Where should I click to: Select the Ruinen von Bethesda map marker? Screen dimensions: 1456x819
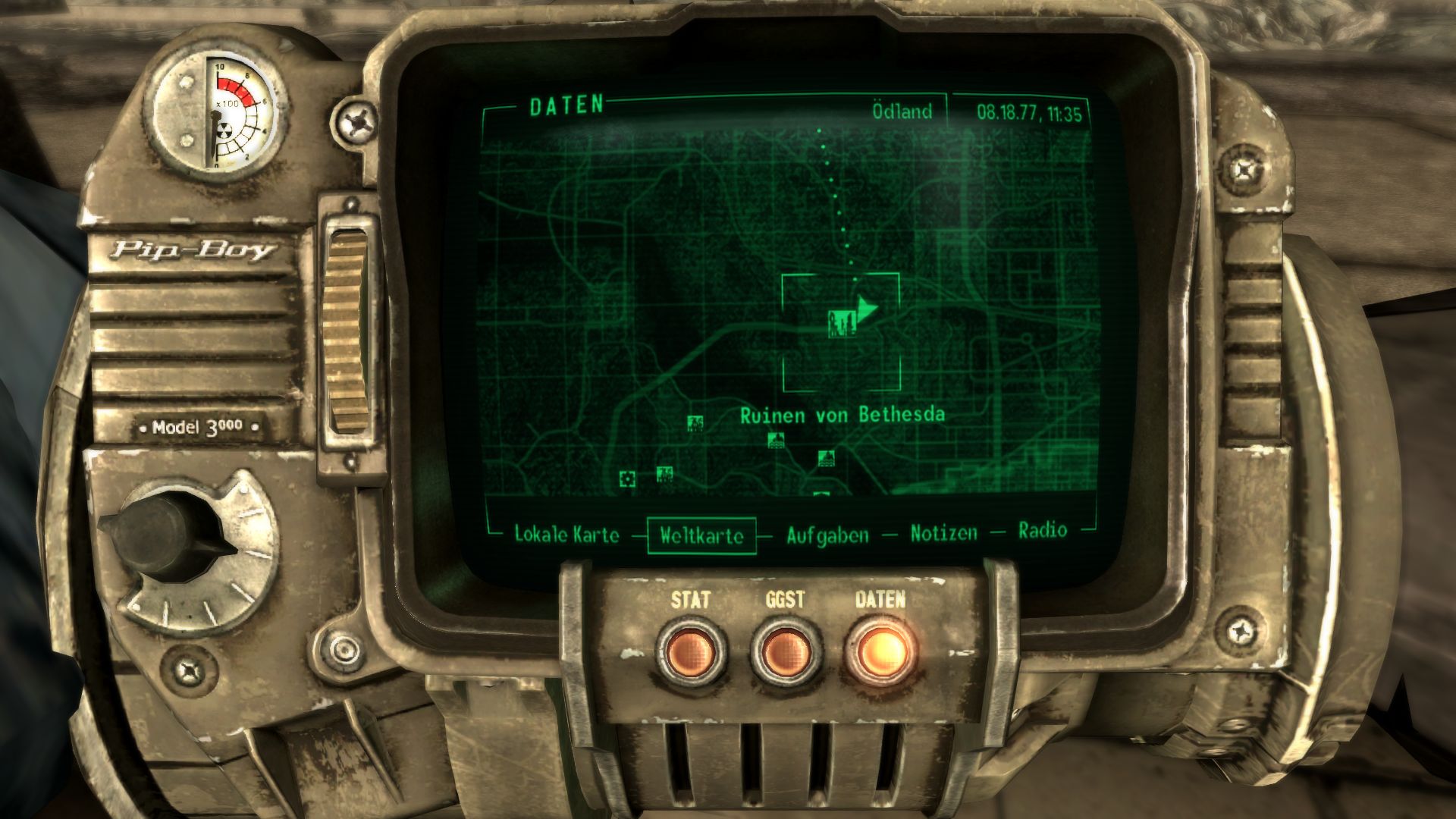[x=842, y=325]
